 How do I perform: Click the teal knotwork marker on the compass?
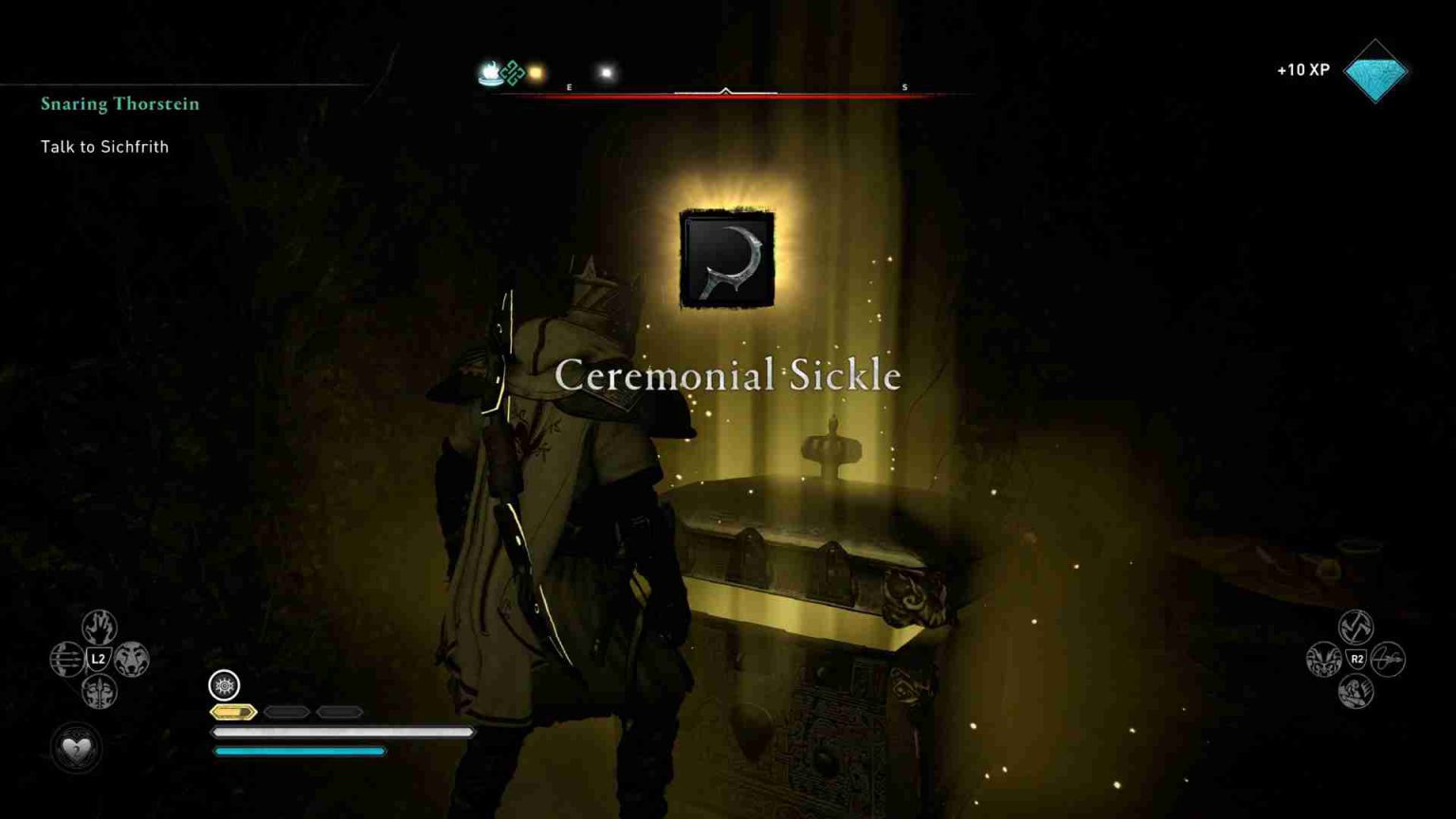tap(511, 72)
